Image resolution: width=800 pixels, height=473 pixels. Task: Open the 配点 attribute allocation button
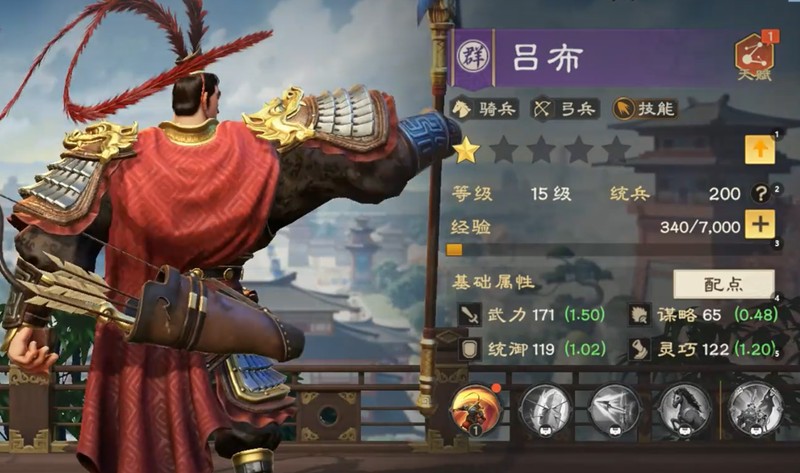(x=723, y=283)
